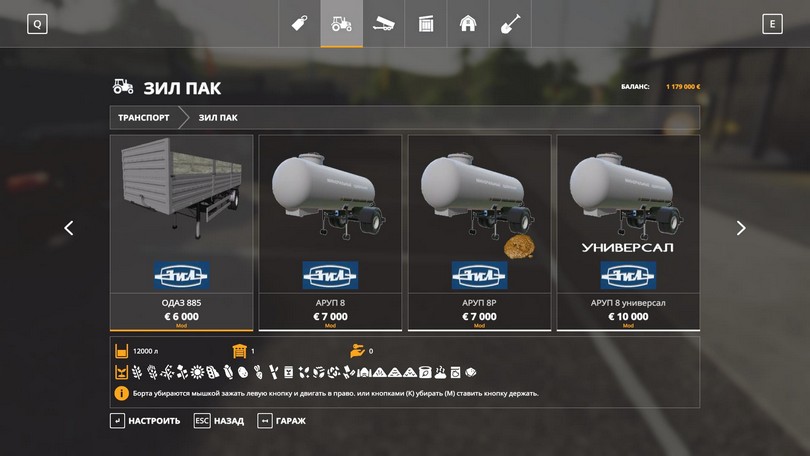
Task: Go back to ТРАНСПОРТ breadcrumb
Action: coord(144,118)
